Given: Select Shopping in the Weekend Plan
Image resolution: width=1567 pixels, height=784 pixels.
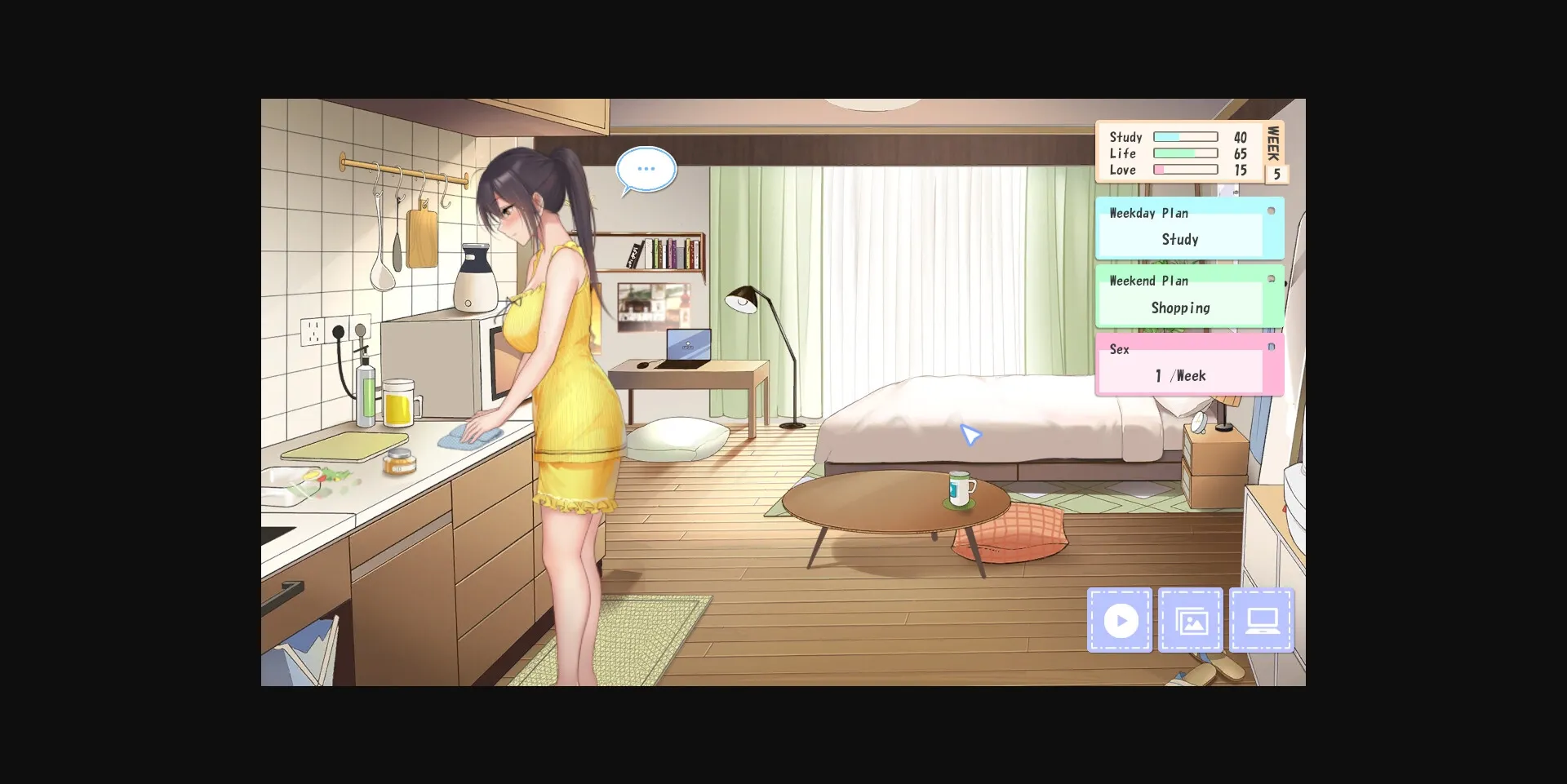Looking at the screenshot, I should 1180,308.
